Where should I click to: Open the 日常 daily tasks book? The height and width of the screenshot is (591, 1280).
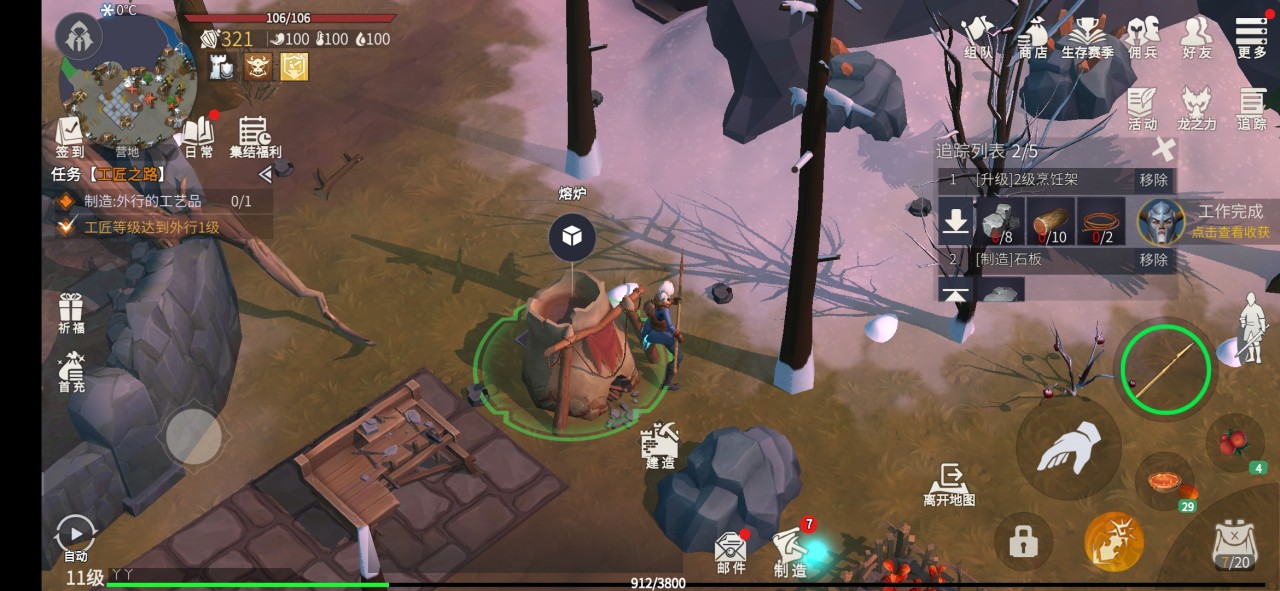point(199,137)
